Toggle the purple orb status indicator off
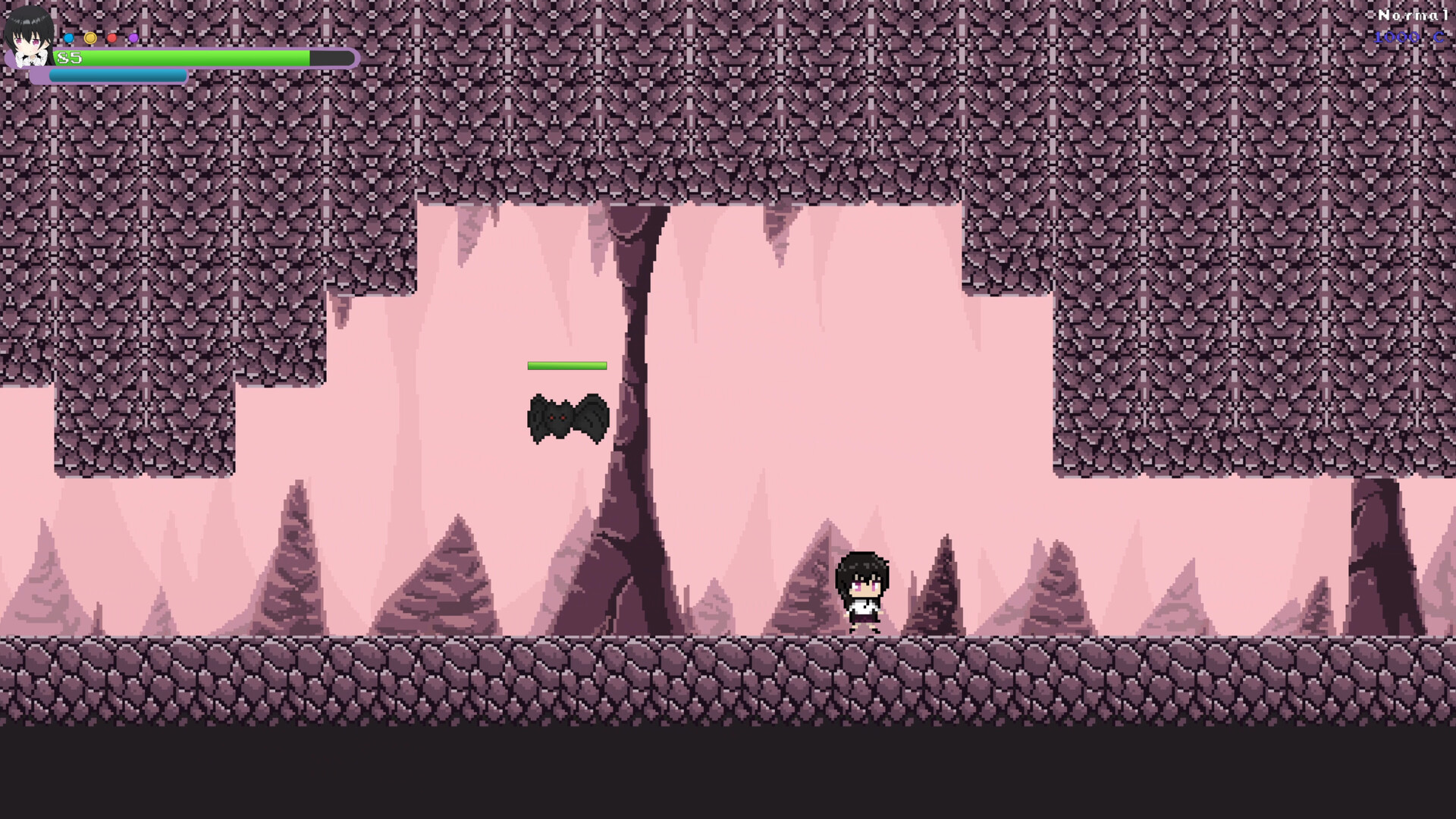Screen dimensions: 1456x819 [x=133, y=38]
